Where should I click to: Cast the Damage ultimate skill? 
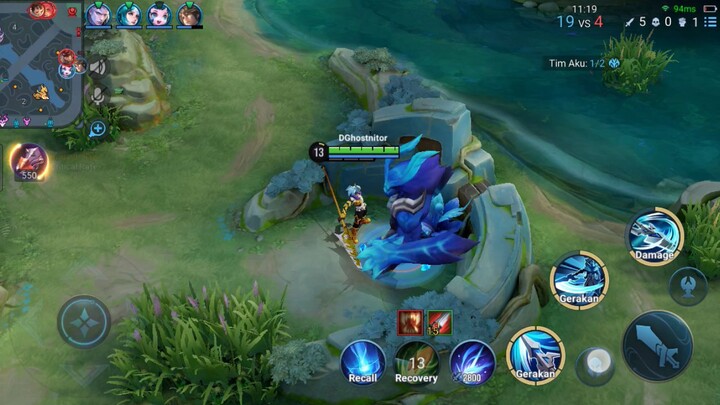click(654, 235)
